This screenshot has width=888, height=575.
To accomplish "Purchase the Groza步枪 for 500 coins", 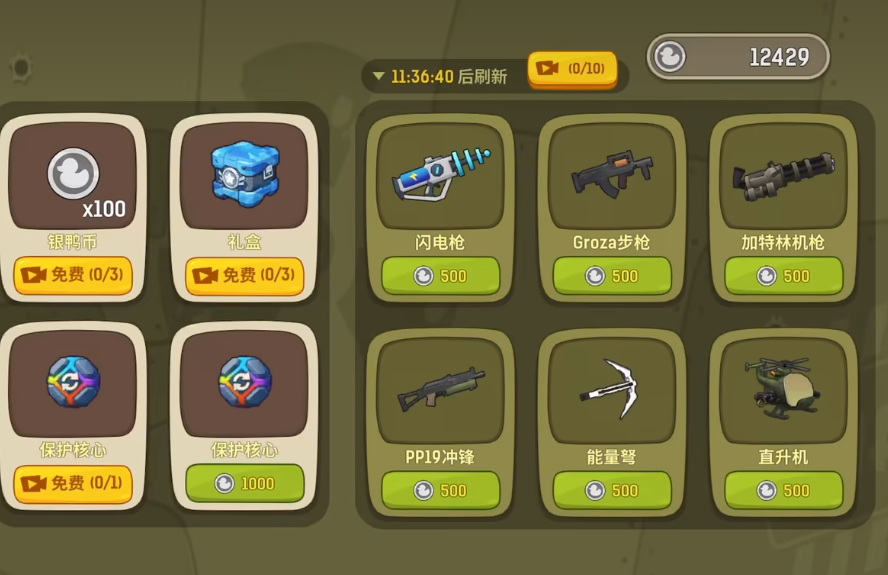I will point(612,275).
